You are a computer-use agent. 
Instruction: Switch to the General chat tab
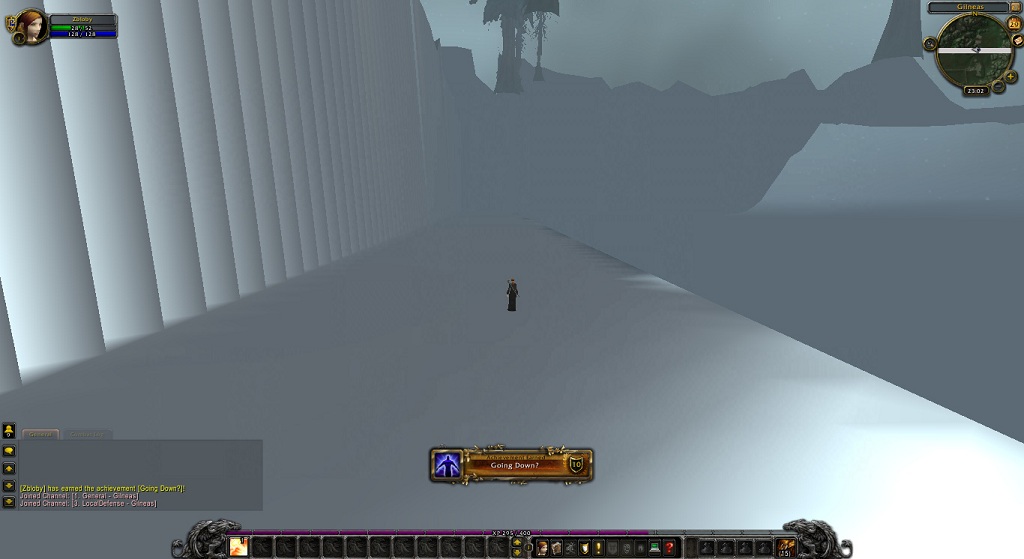(41, 434)
